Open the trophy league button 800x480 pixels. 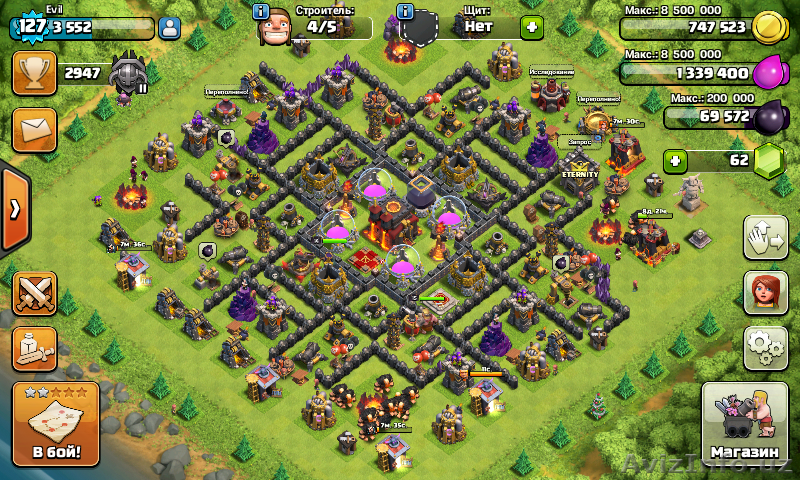(x=34, y=73)
